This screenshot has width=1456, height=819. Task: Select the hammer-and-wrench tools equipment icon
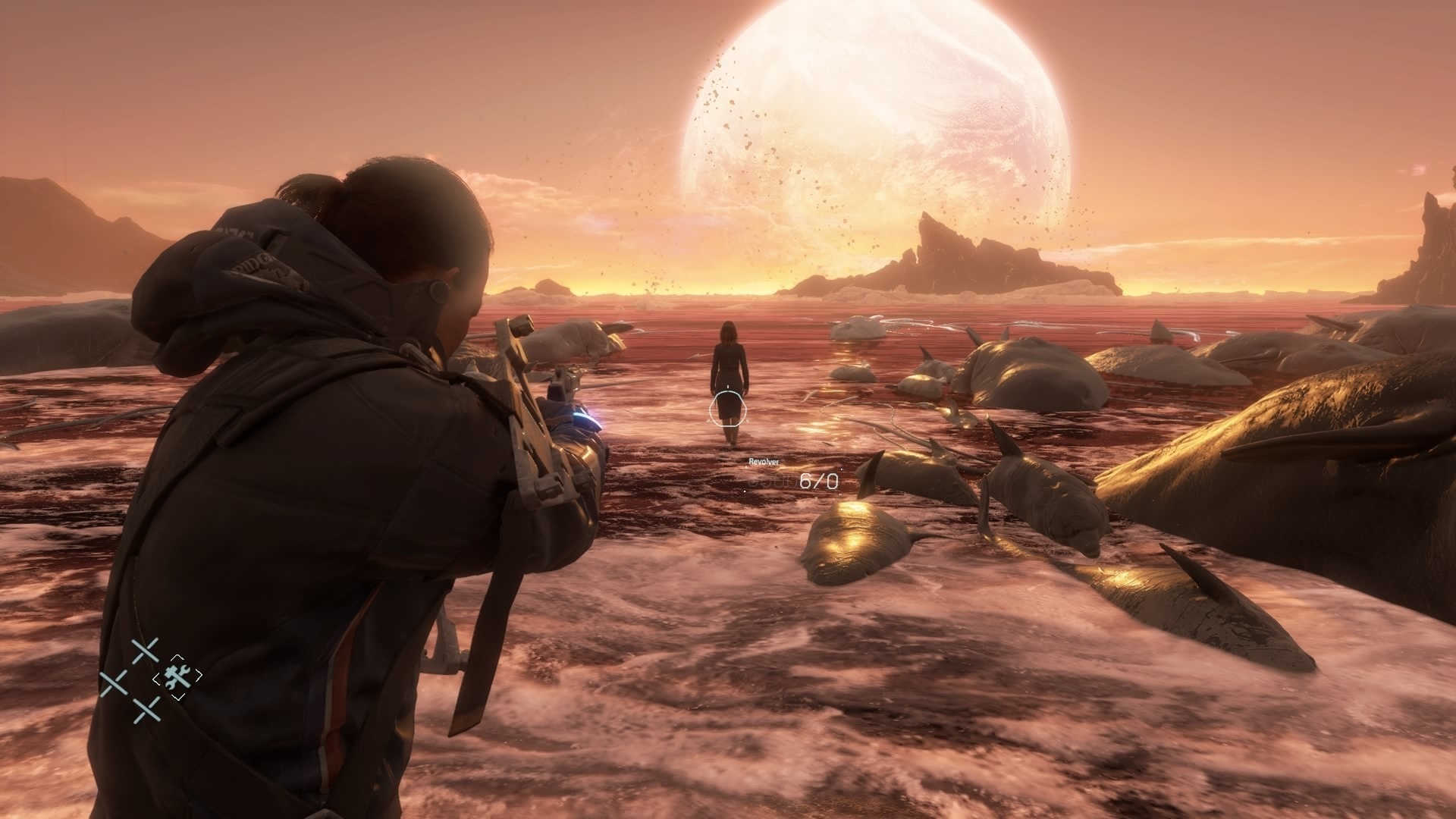point(178,677)
